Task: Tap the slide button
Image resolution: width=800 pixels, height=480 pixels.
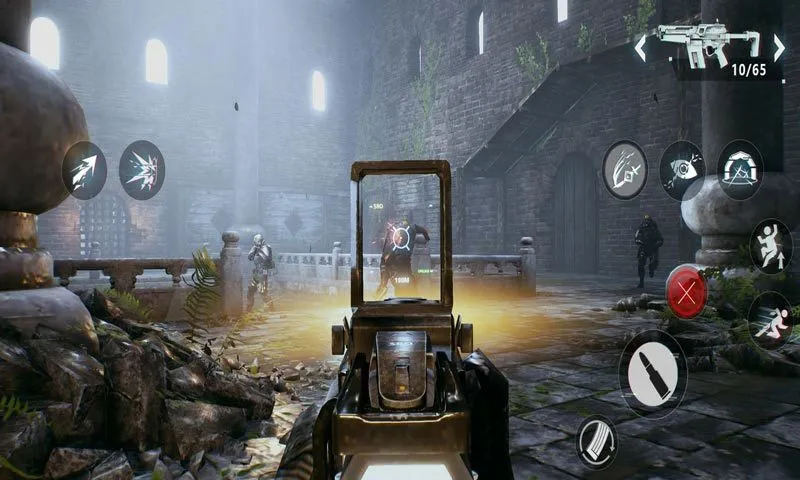Action: (770, 319)
